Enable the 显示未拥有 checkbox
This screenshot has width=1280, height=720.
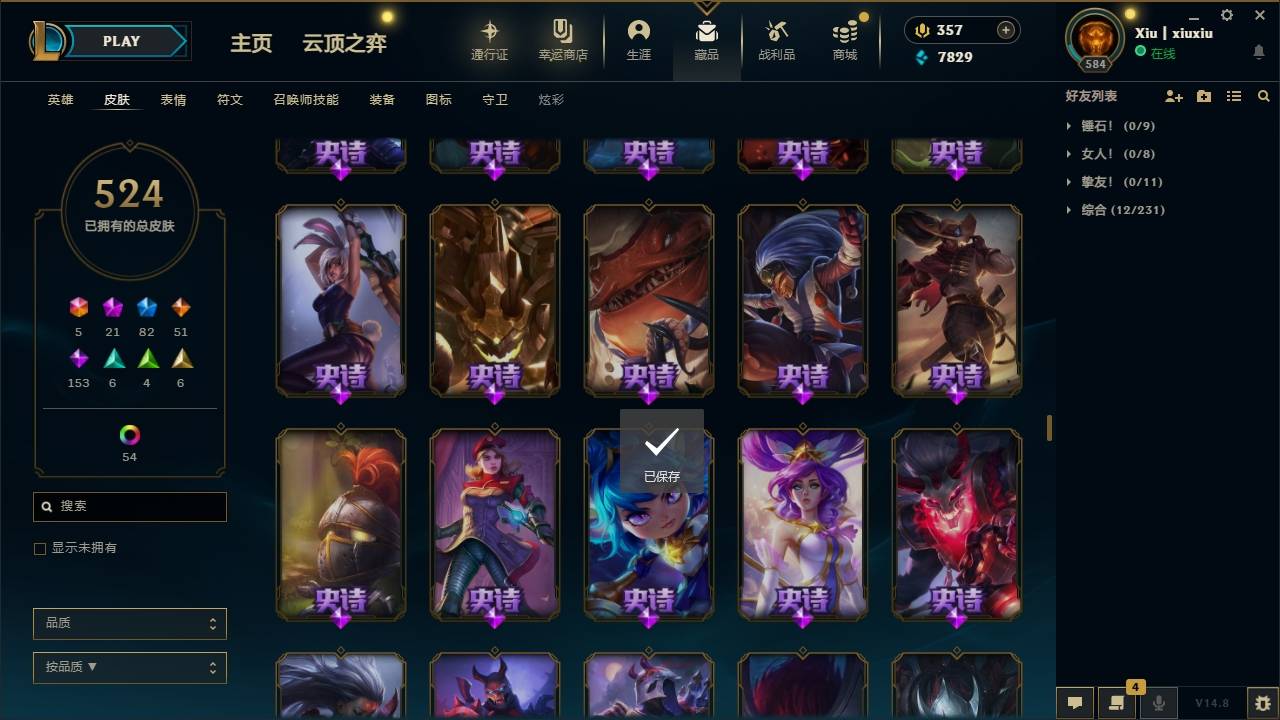click(39, 548)
